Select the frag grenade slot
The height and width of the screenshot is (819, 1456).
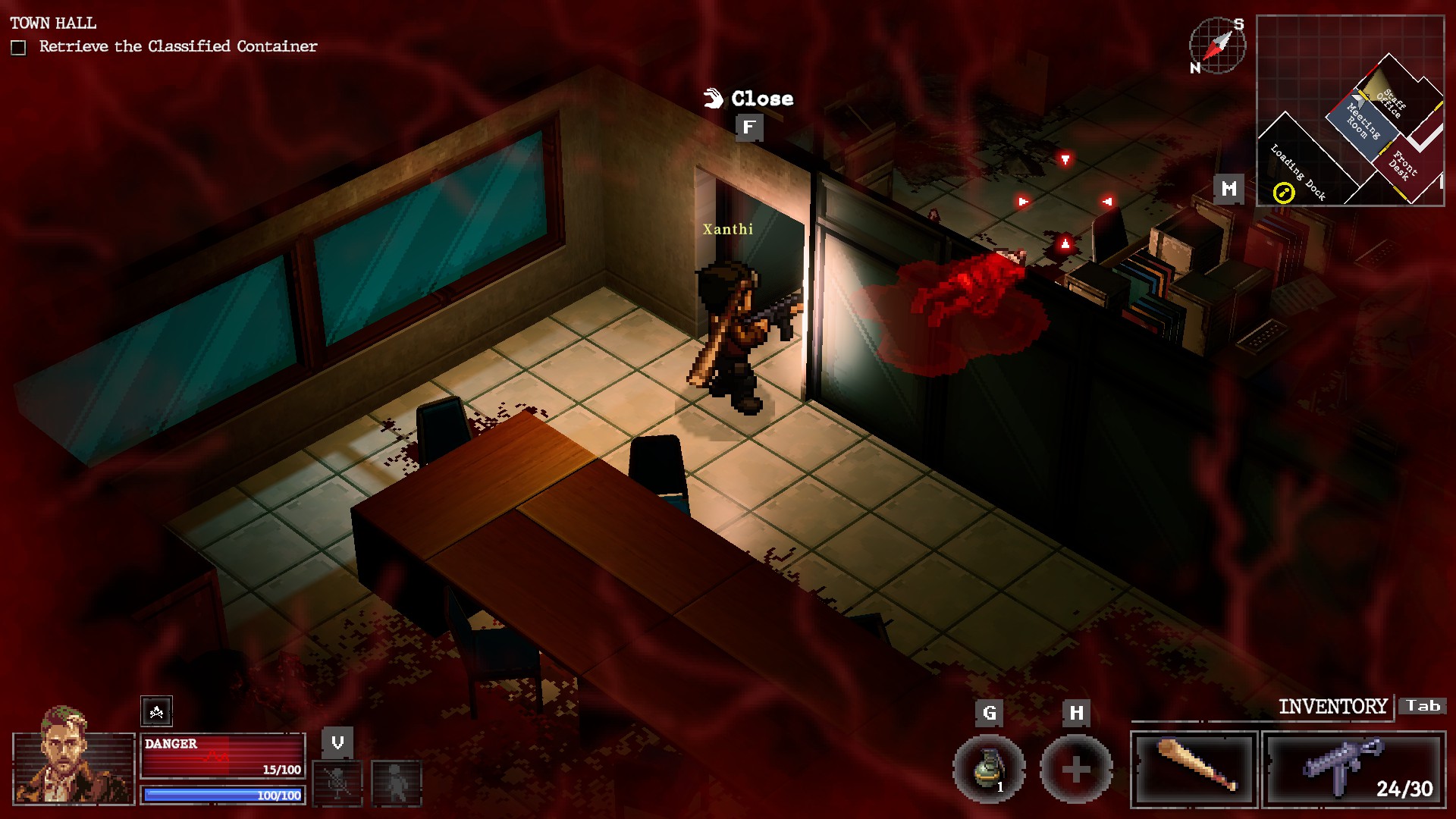tap(989, 769)
